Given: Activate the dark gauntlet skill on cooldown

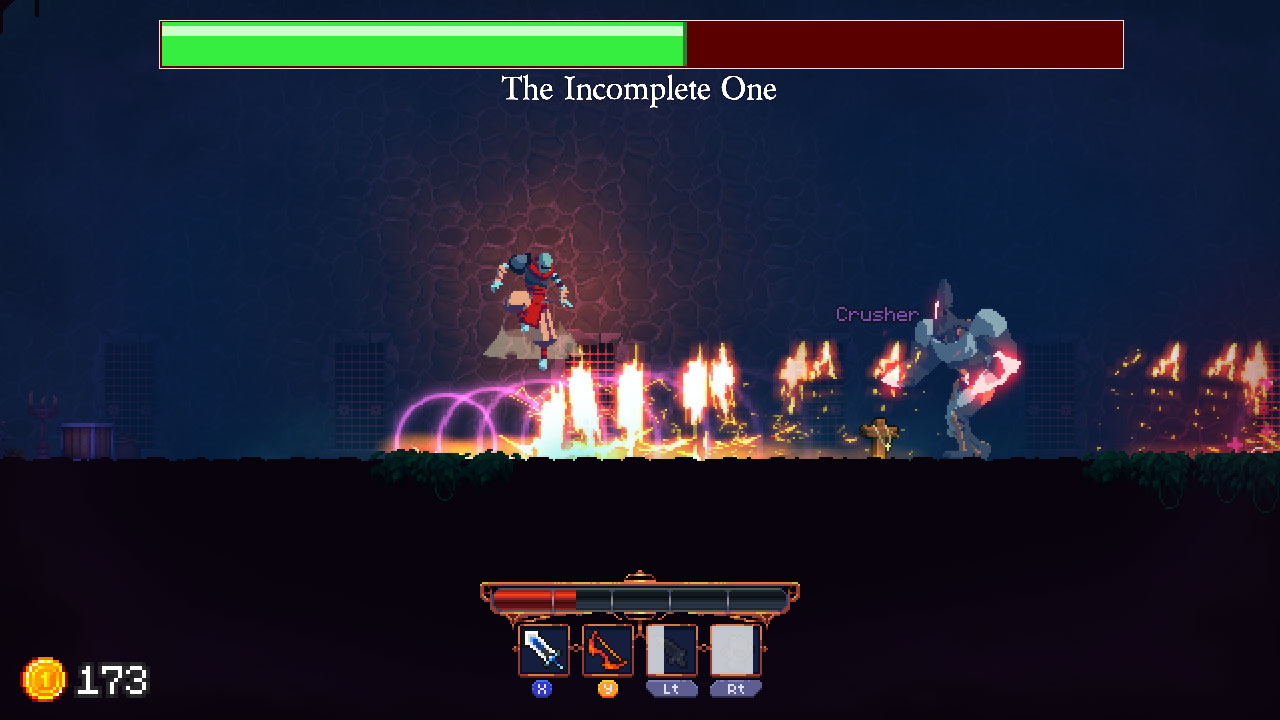Looking at the screenshot, I should [672, 650].
